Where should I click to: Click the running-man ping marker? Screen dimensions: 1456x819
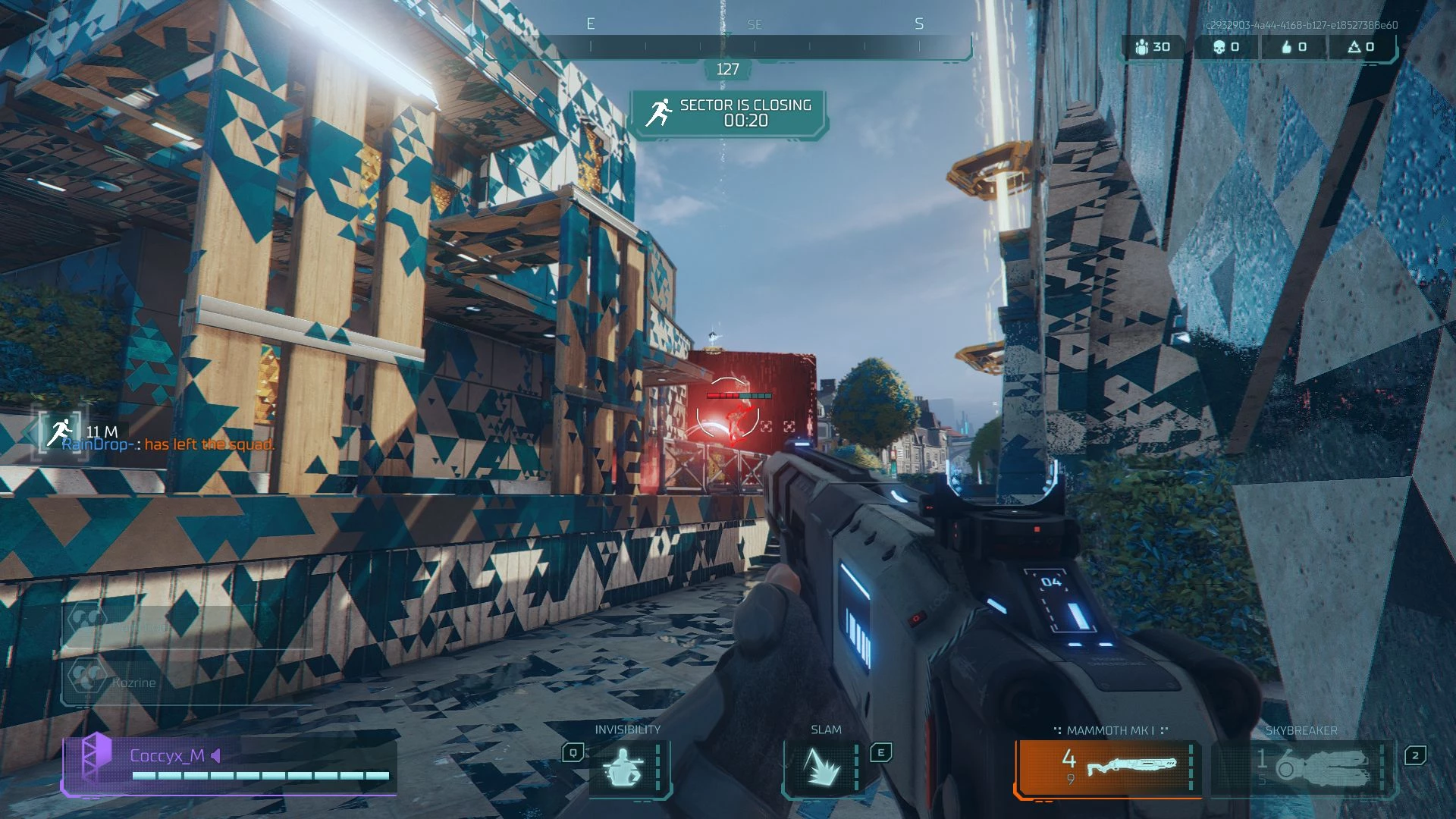59,433
